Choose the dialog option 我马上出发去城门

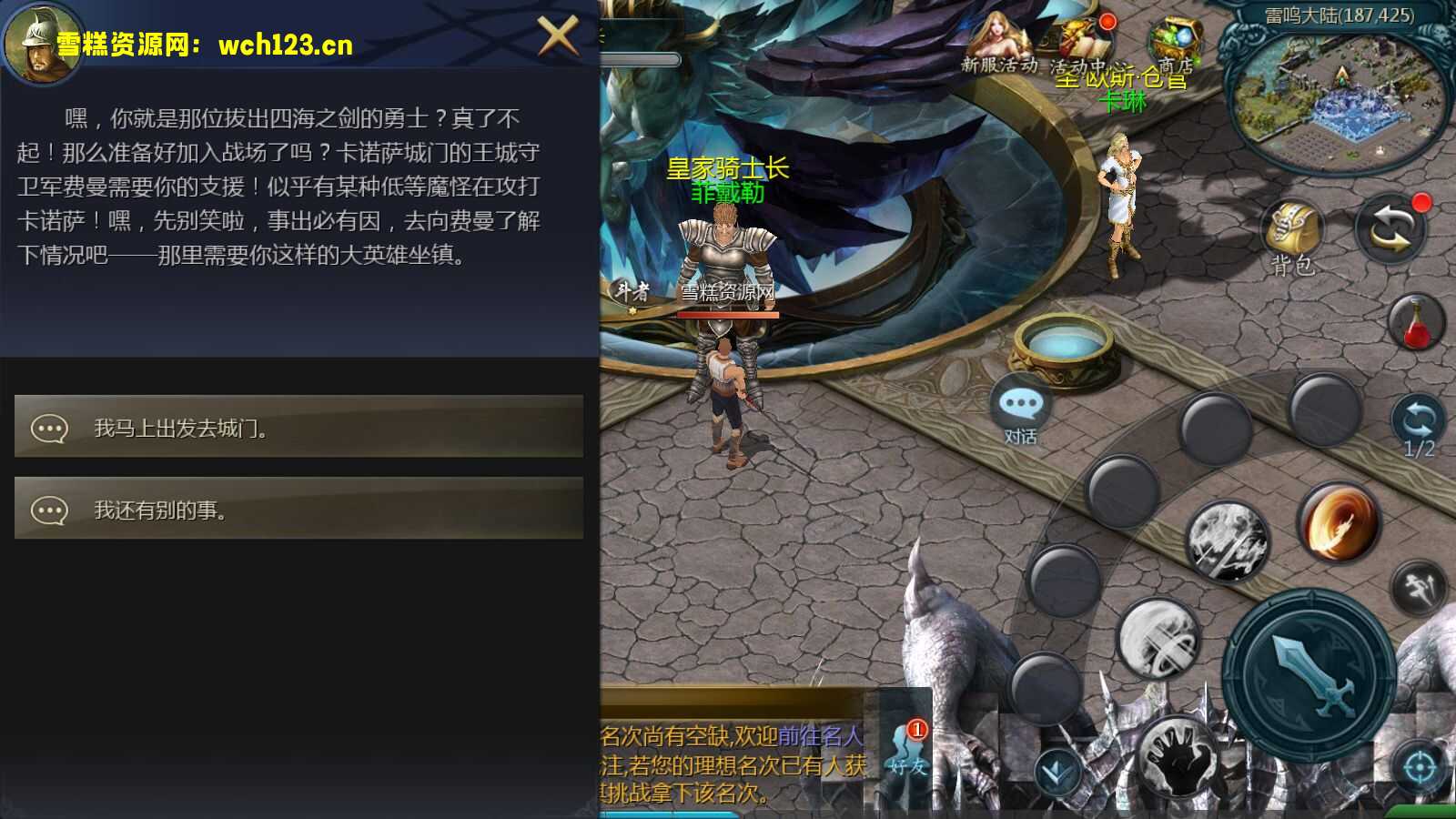(298, 428)
